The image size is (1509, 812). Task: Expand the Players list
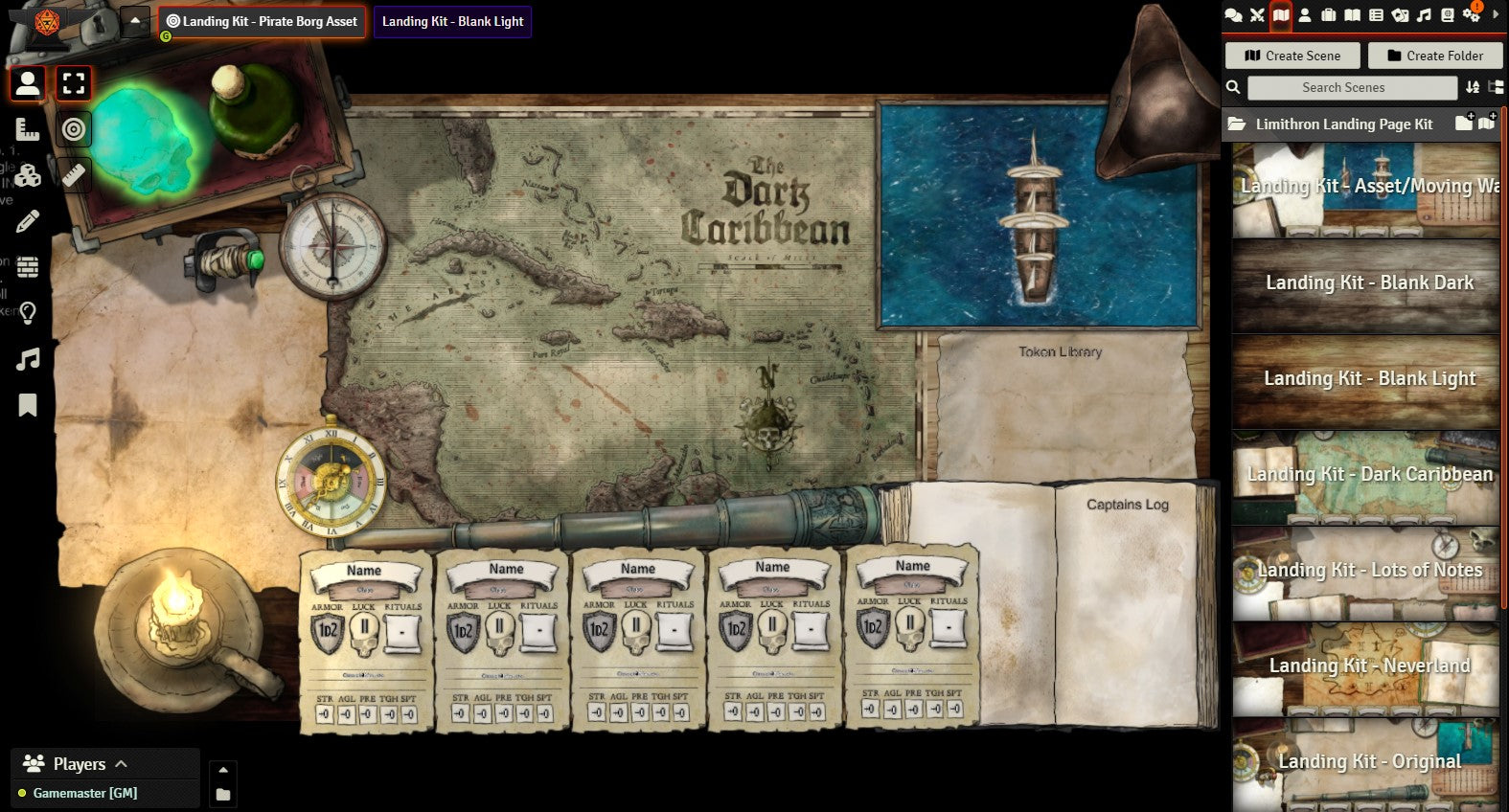pos(122,764)
